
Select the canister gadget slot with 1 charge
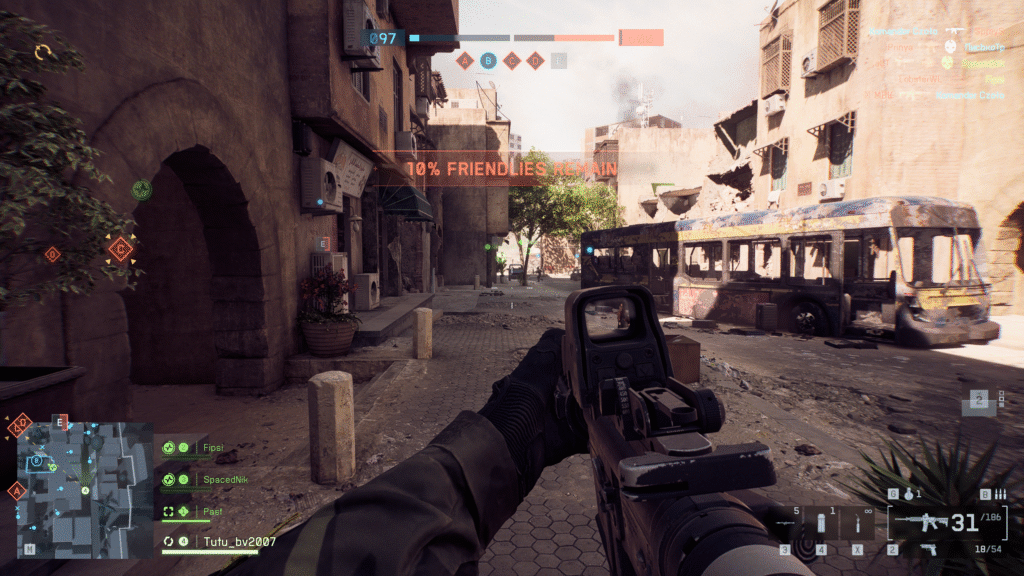click(x=821, y=523)
